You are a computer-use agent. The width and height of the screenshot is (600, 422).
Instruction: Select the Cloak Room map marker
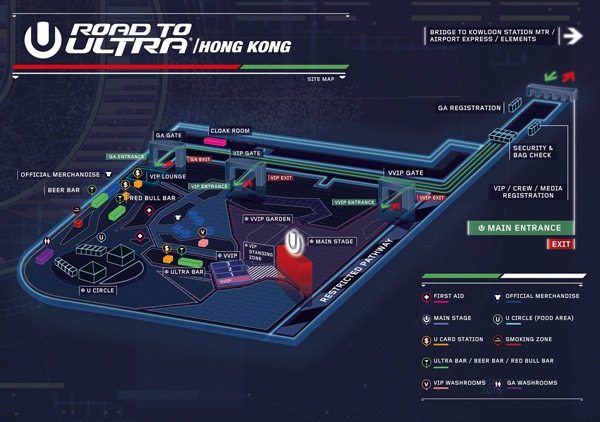[230, 130]
